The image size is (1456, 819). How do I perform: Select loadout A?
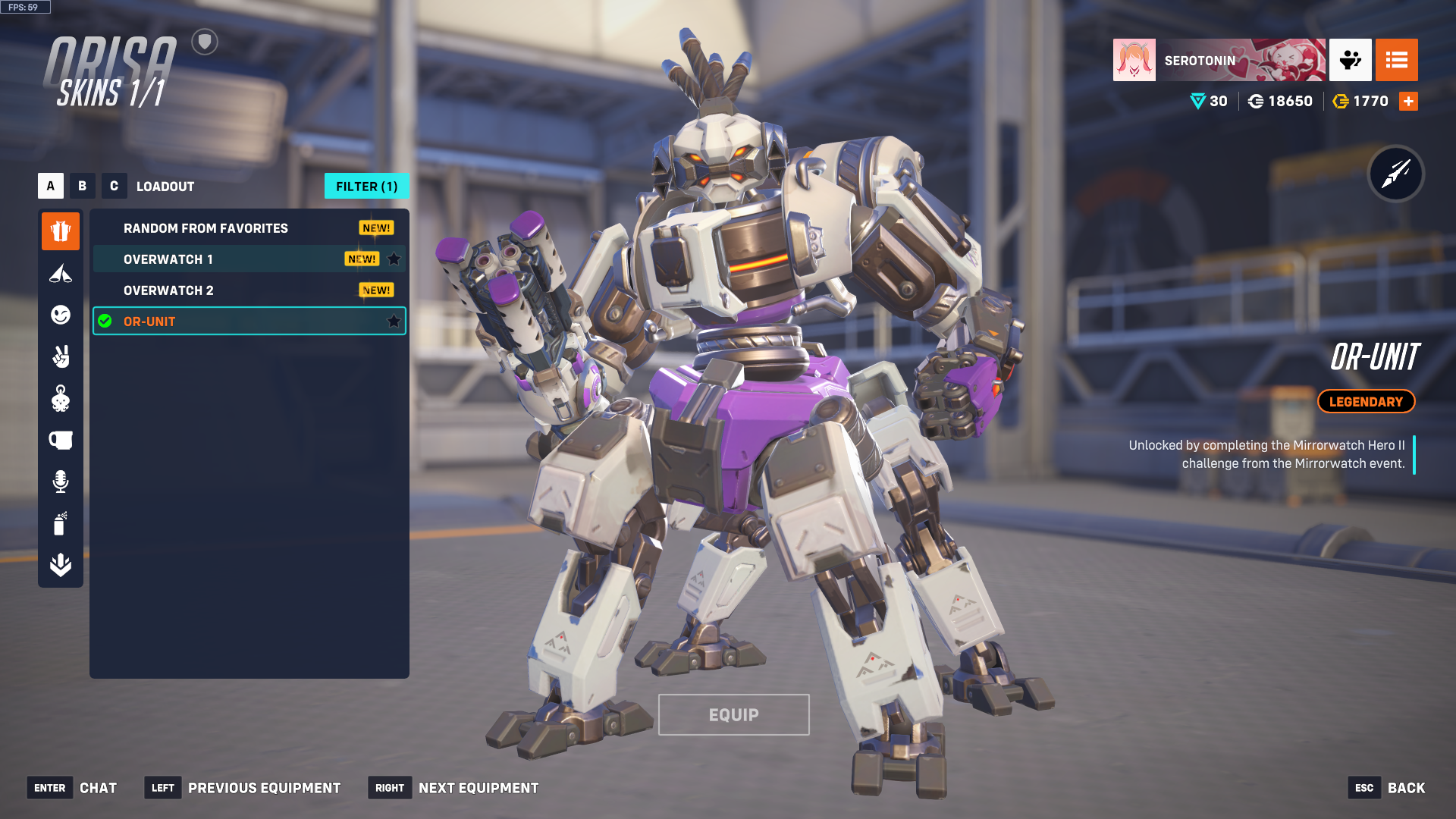pos(51,186)
